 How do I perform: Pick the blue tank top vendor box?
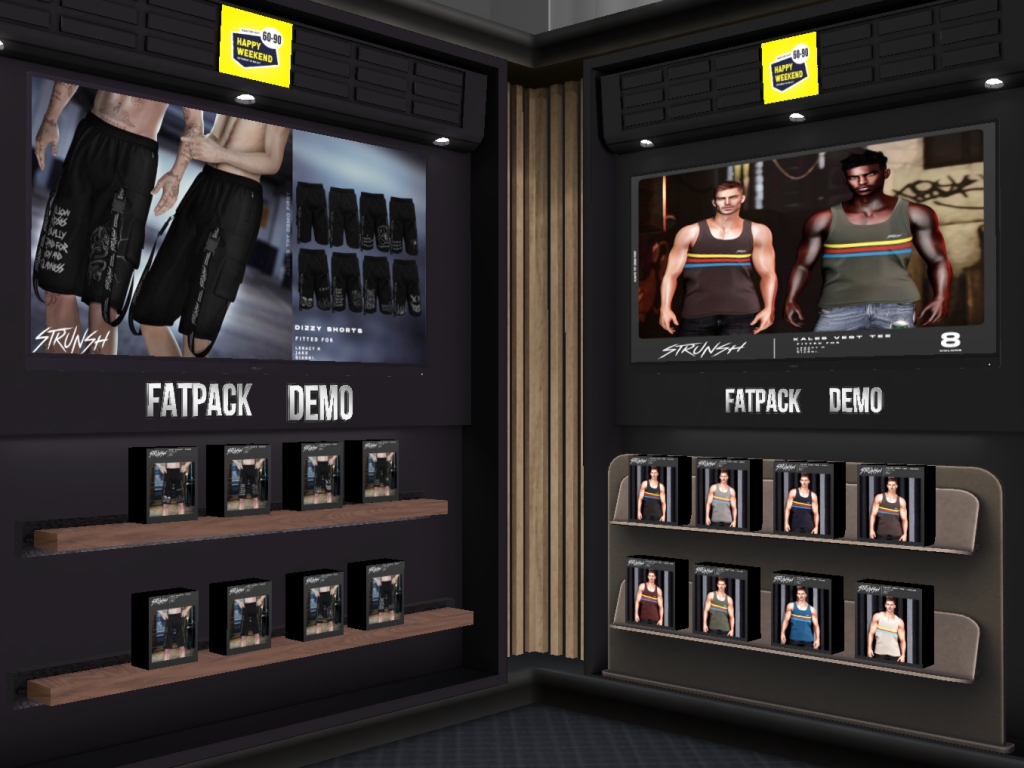[x=800, y=614]
